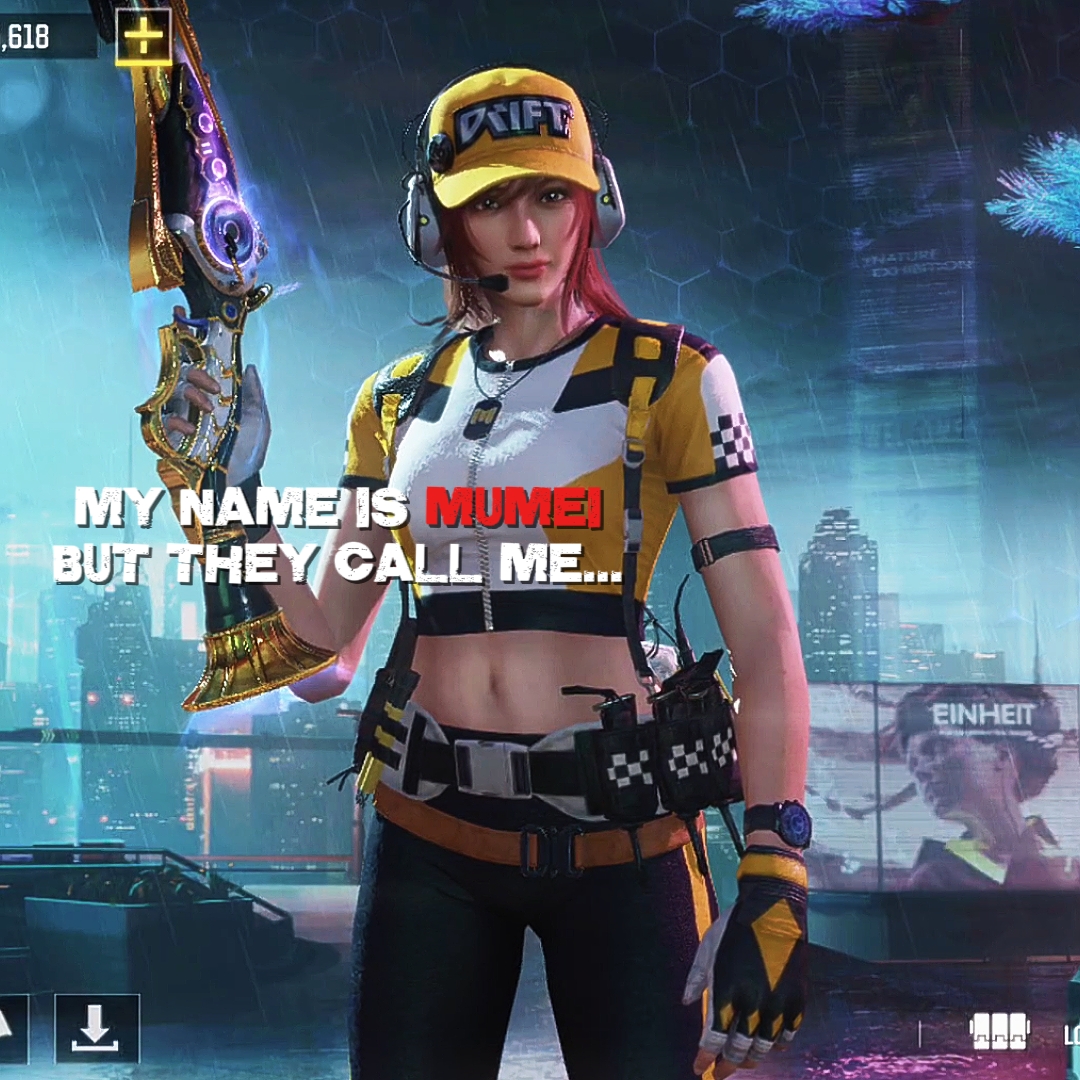The height and width of the screenshot is (1080, 1080).
Task: Tap the yellow plus button to add currency
Action: (144, 38)
